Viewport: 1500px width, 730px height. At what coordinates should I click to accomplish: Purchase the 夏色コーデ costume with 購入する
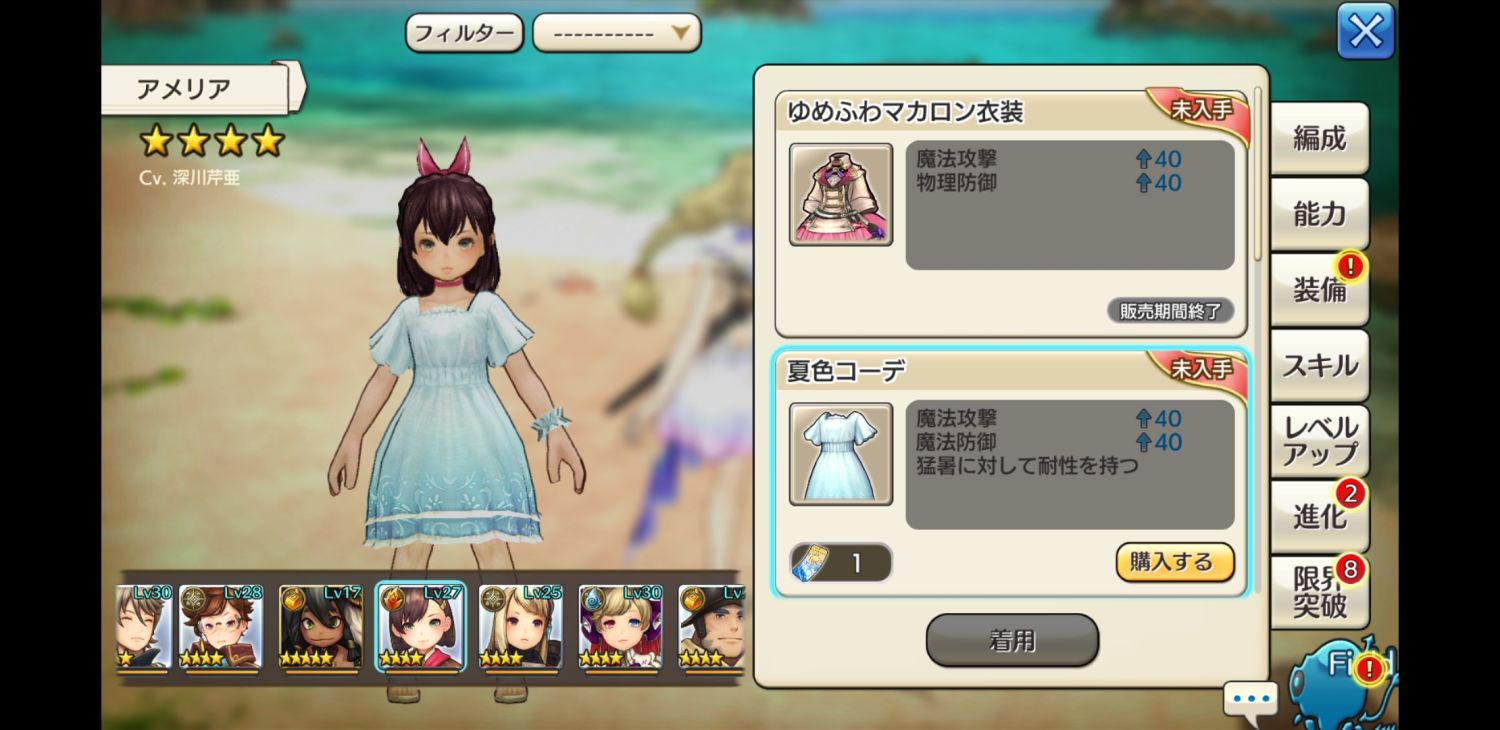[1174, 562]
